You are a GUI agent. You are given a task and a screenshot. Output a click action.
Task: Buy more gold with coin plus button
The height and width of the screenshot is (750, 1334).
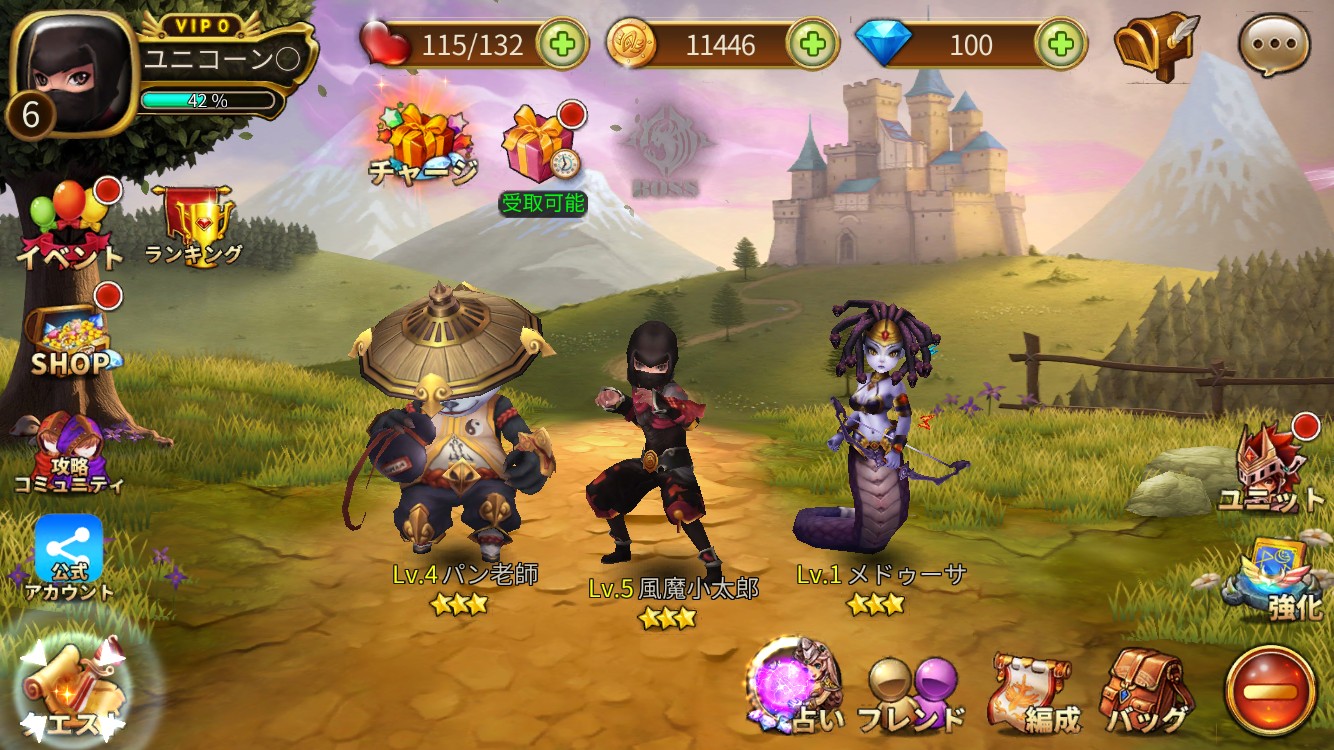812,44
